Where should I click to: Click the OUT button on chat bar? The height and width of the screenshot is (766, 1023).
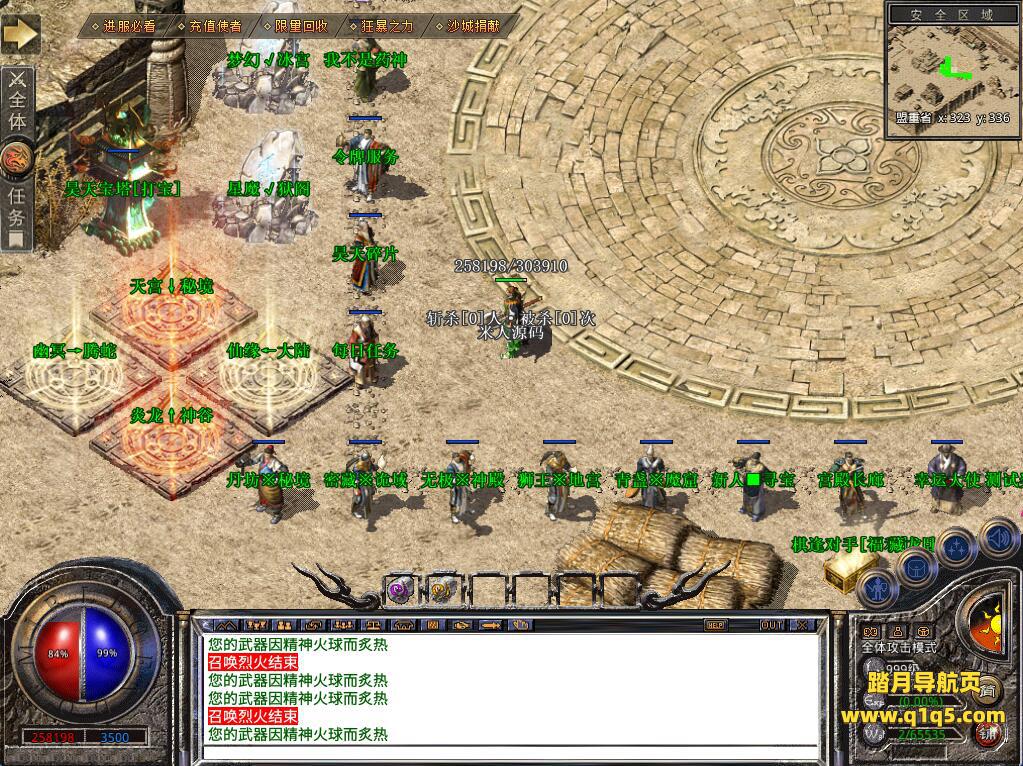(x=771, y=625)
